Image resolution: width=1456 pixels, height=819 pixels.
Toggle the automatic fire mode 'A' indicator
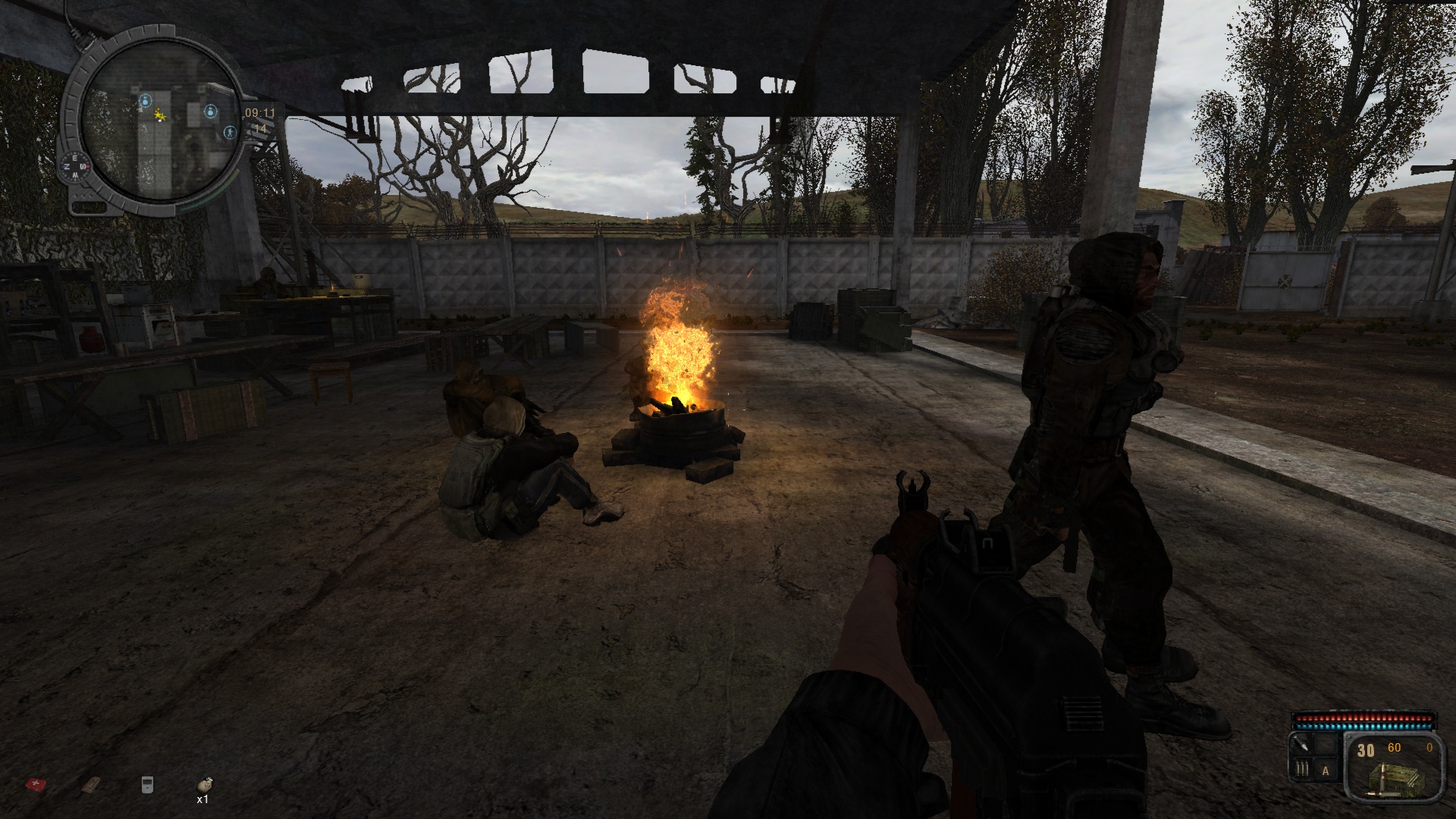point(1326,771)
